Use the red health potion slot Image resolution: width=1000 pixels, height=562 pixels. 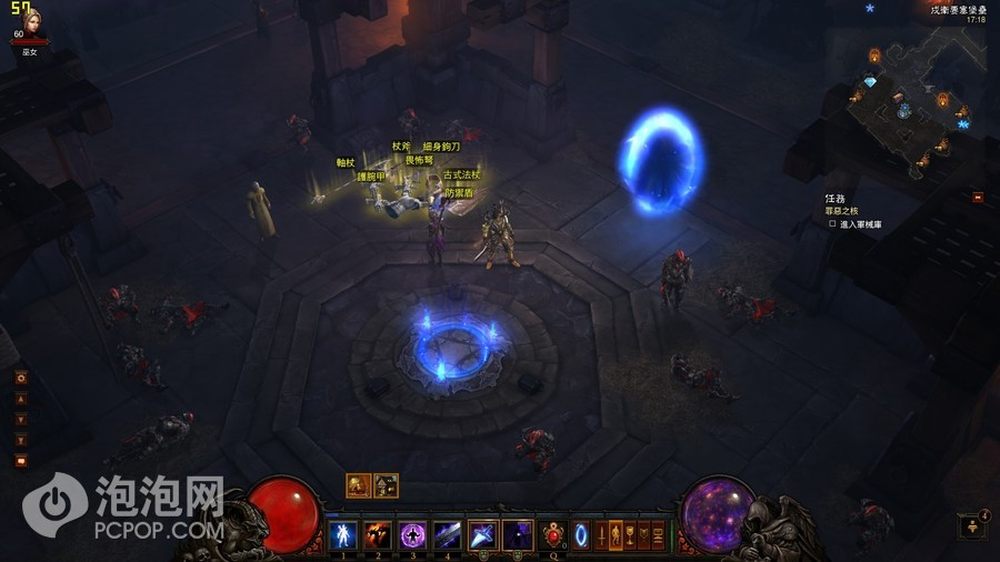coord(553,535)
